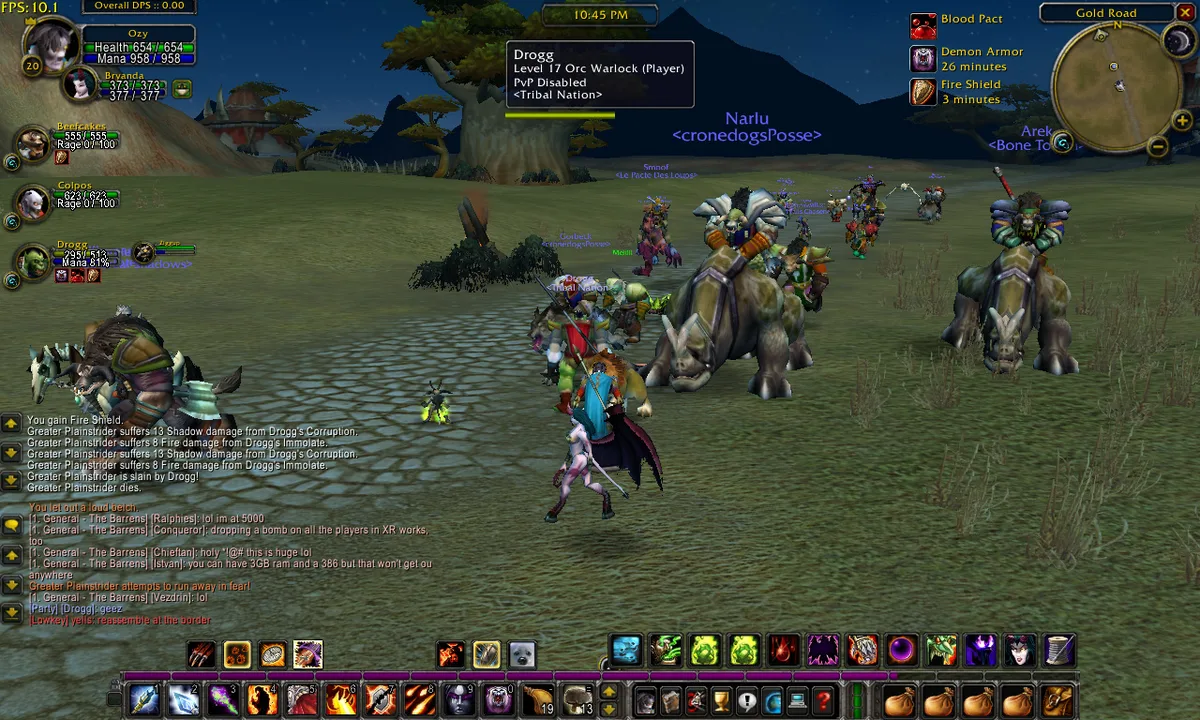
Task: Activate the purple shadow orb ability
Action: [901, 651]
